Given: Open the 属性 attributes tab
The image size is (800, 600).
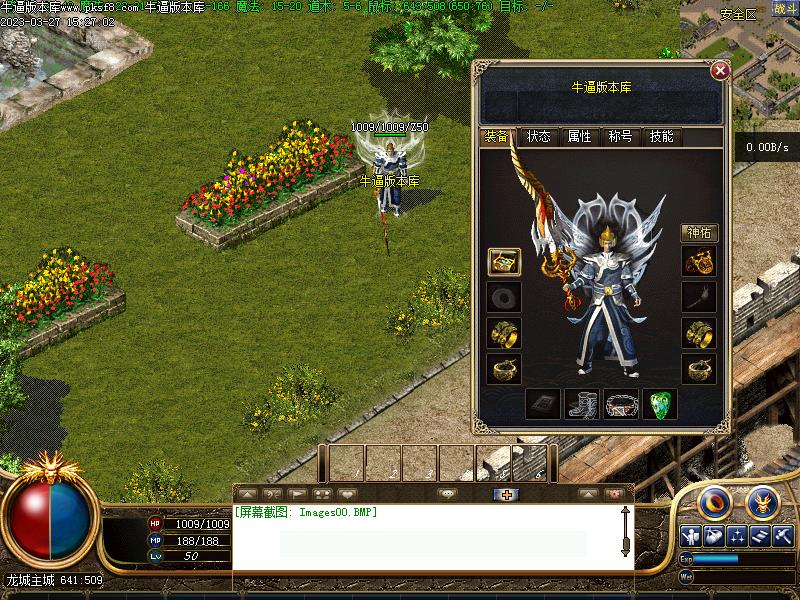Looking at the screenshot, I should coord(579,137).
